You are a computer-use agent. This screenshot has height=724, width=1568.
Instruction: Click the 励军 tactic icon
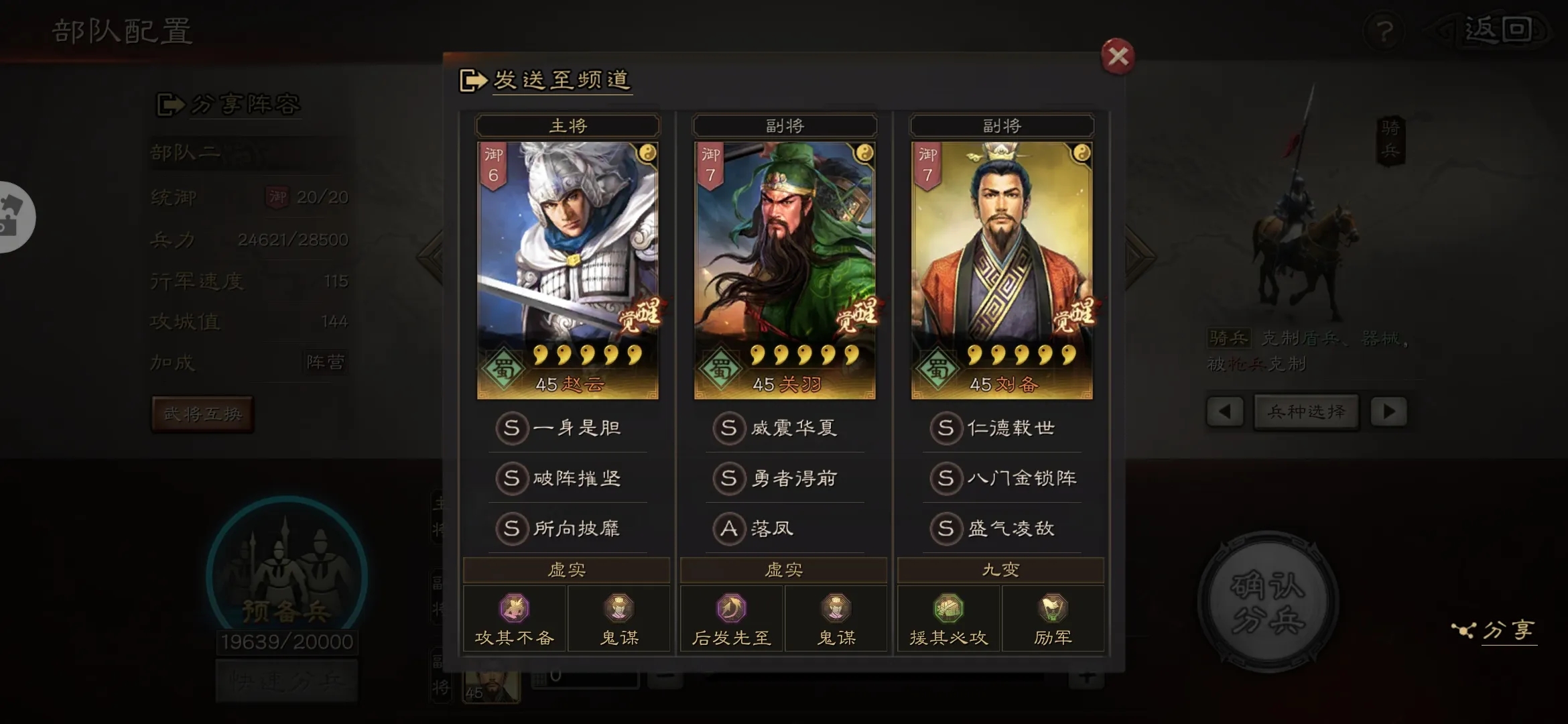1053,609
